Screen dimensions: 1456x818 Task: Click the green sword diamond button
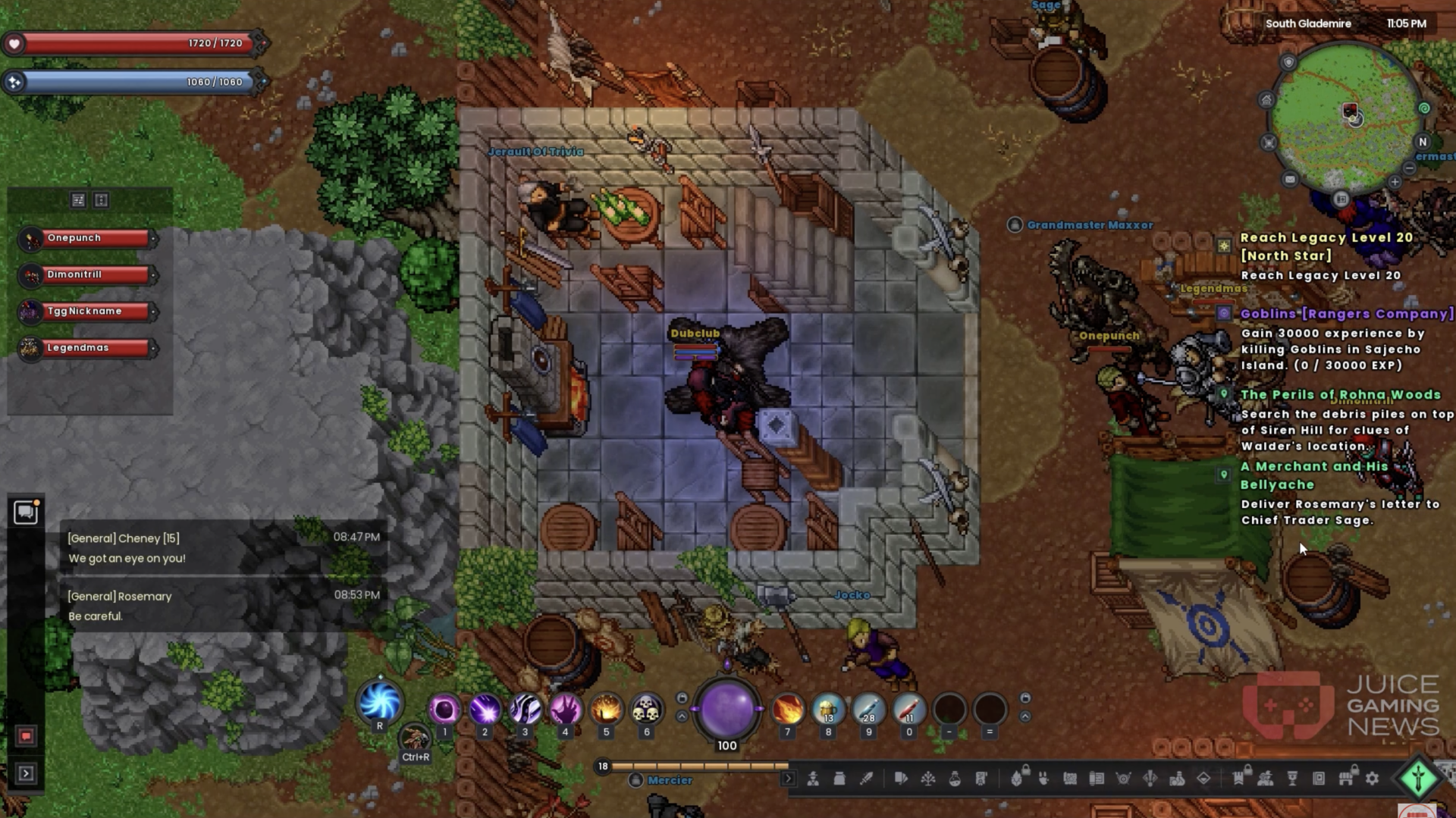point(1418,778)
